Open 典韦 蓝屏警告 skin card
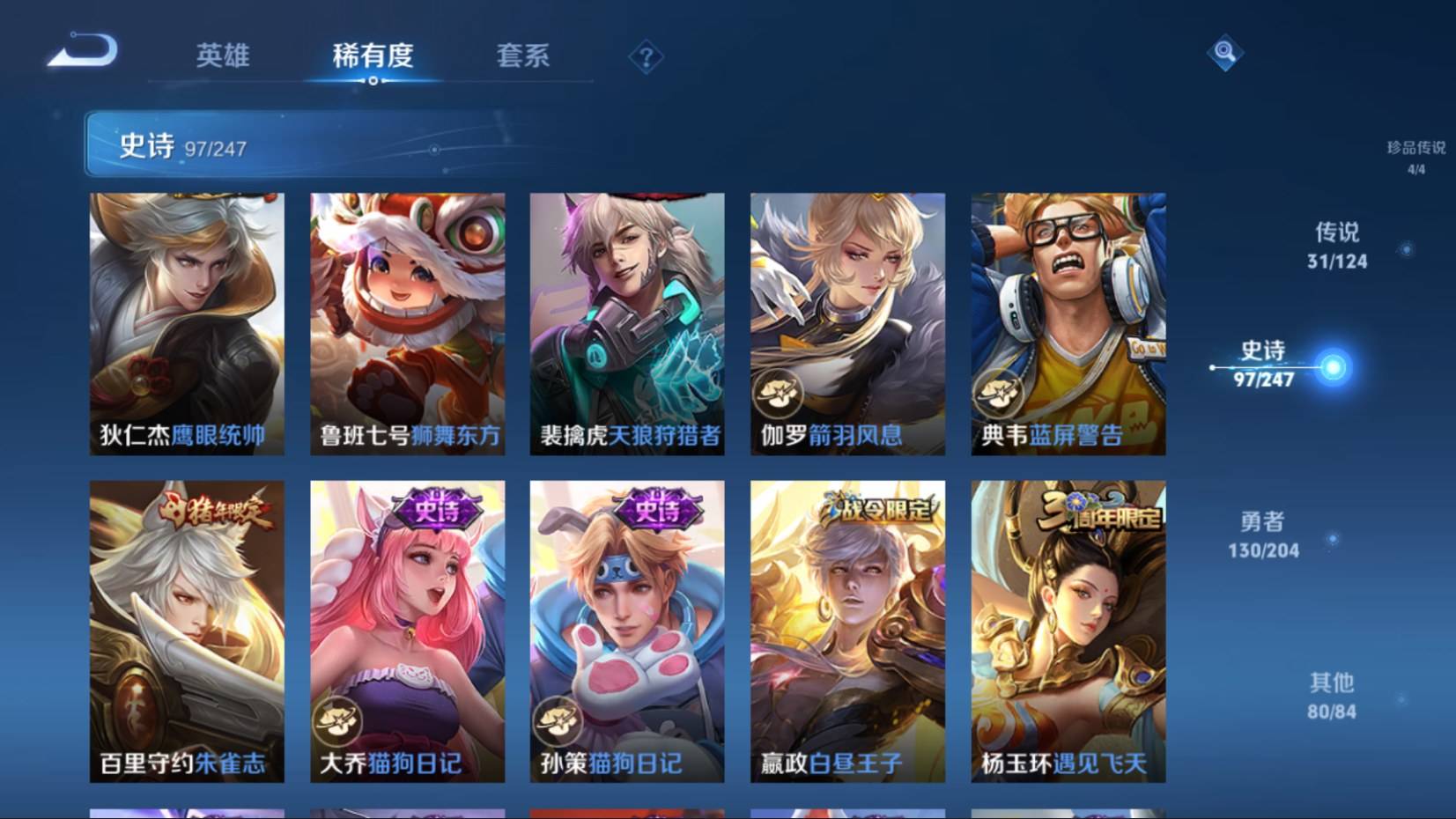 click(1068, 323)
